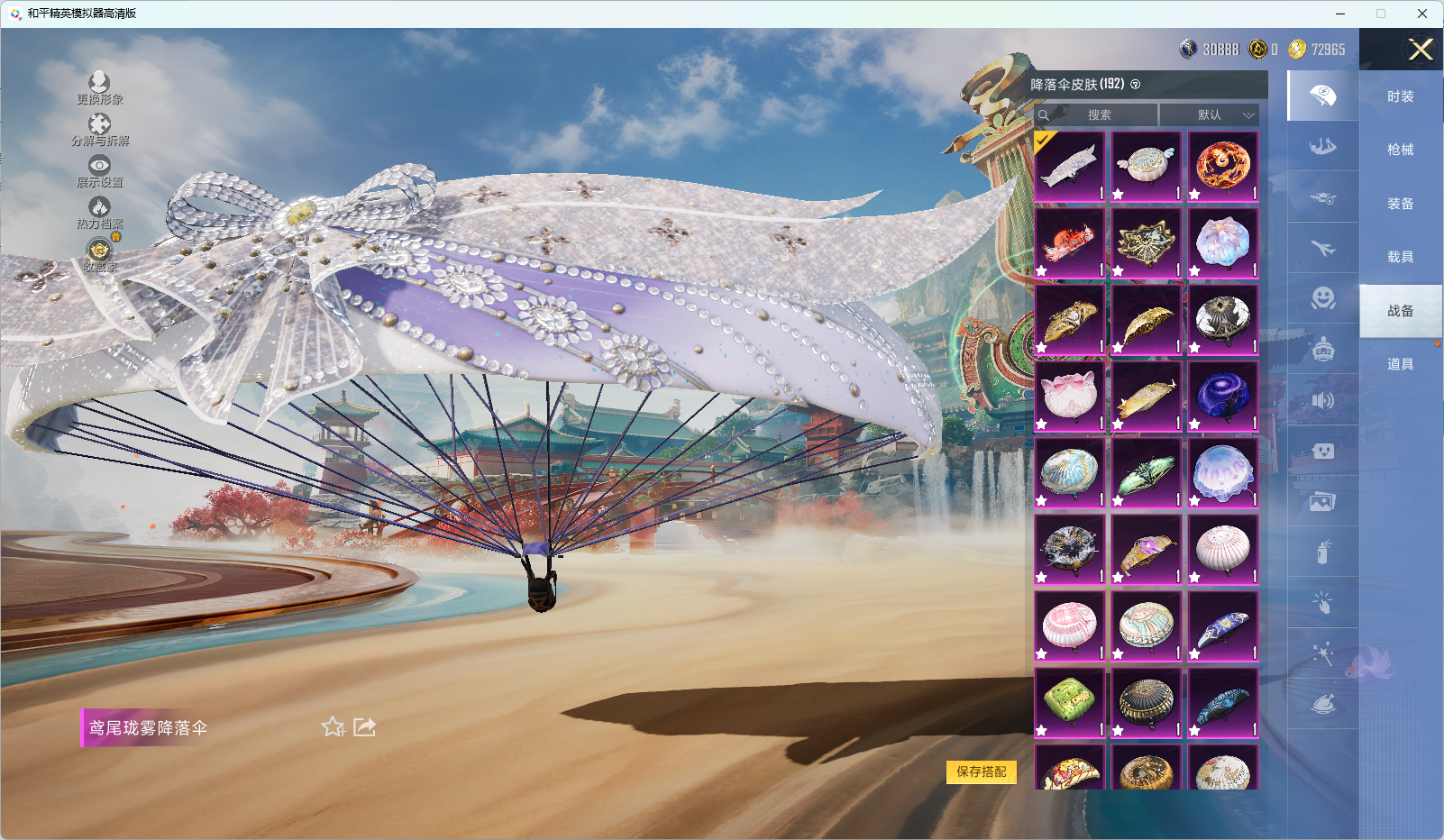Click the 搜索 search field
This screenshot has width=1444, height=840.
[1098, 115]
